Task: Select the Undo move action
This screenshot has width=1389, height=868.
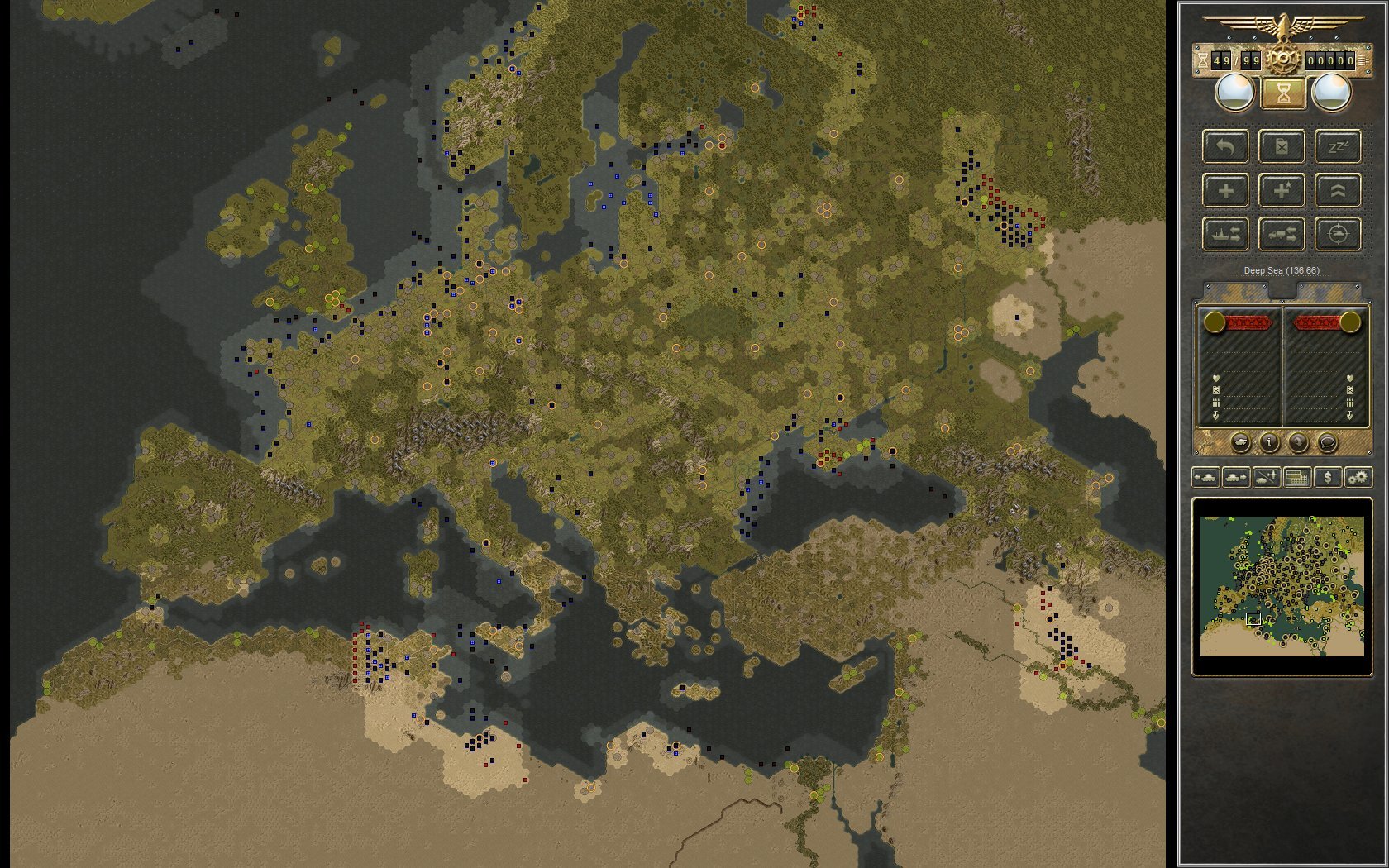Action: [x=1226, y=146]
